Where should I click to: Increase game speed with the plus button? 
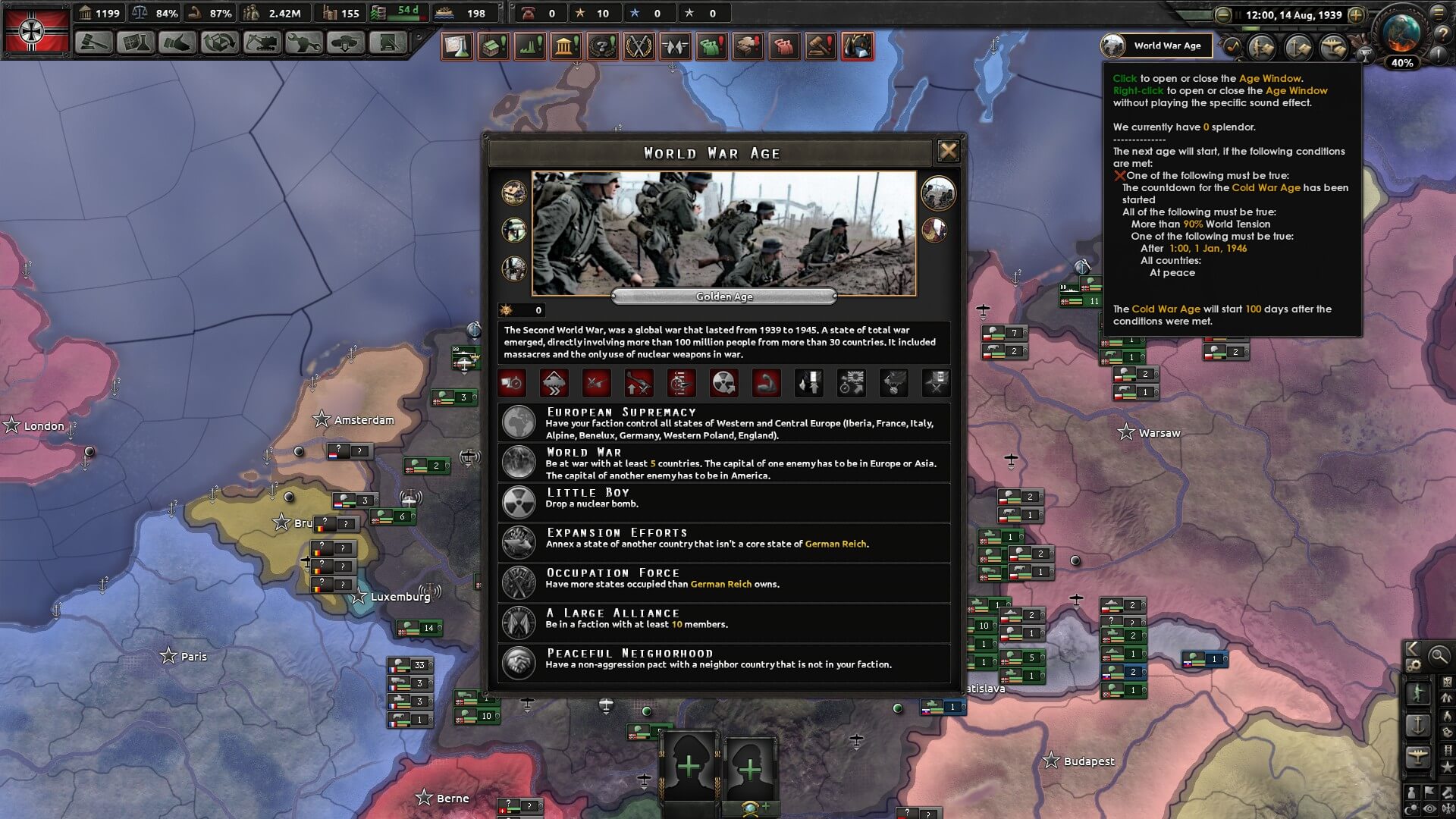coord(1357,14)
